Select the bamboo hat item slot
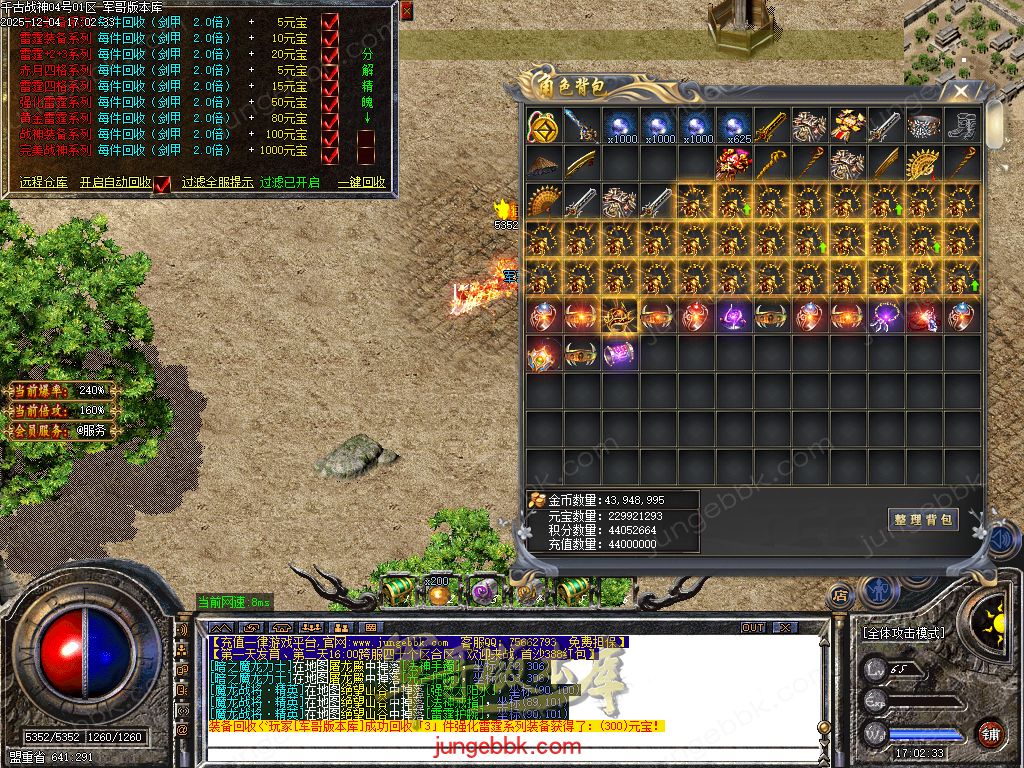The width and height of the screenshot is (1024, 768). point(543,164)
